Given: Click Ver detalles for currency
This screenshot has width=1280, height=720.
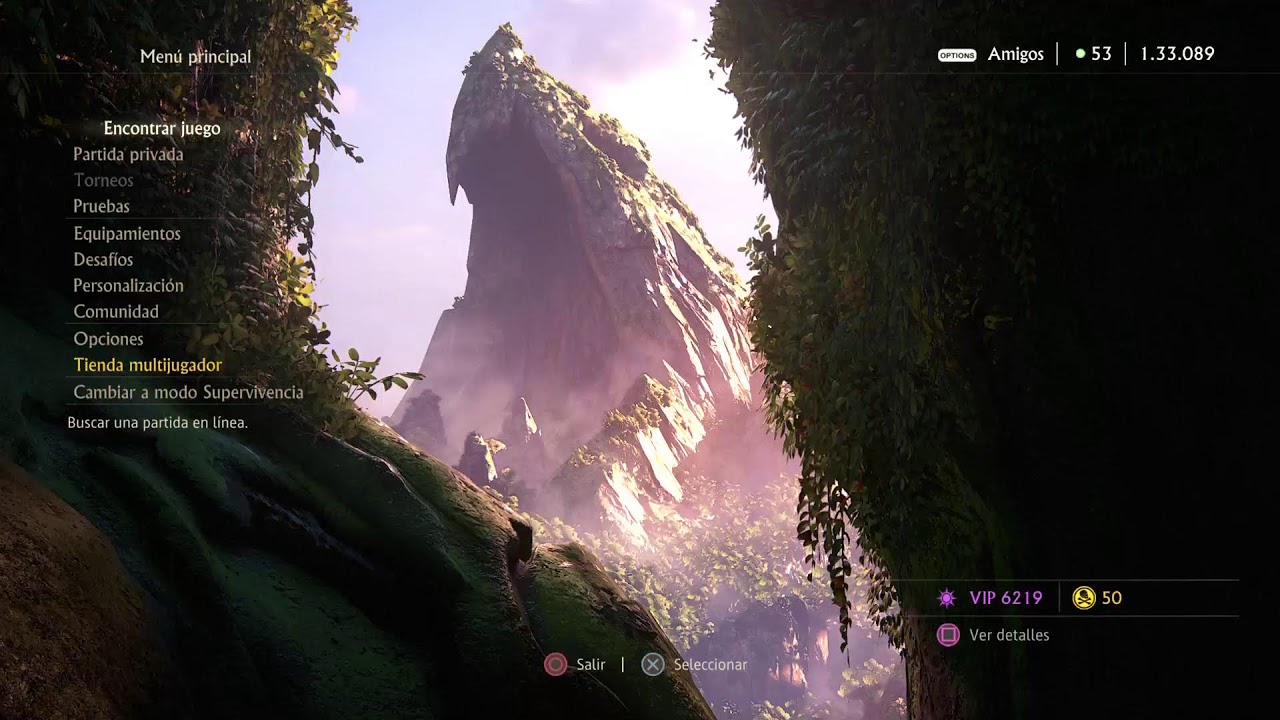Looking at the screenshot, I should point(1008,635).
